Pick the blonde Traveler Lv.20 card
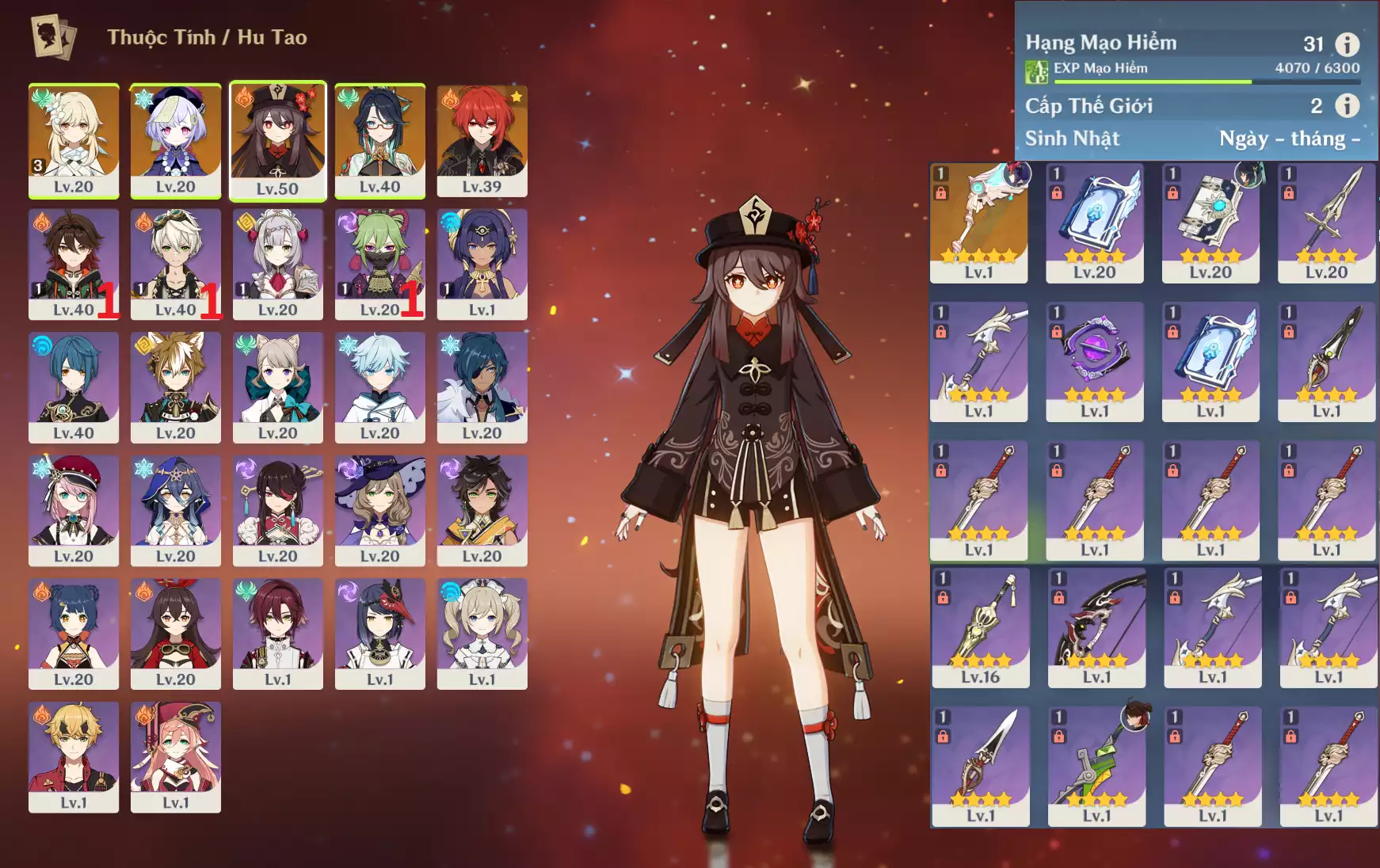This screenshot has width=1380, height=868. tap(74, 141)
